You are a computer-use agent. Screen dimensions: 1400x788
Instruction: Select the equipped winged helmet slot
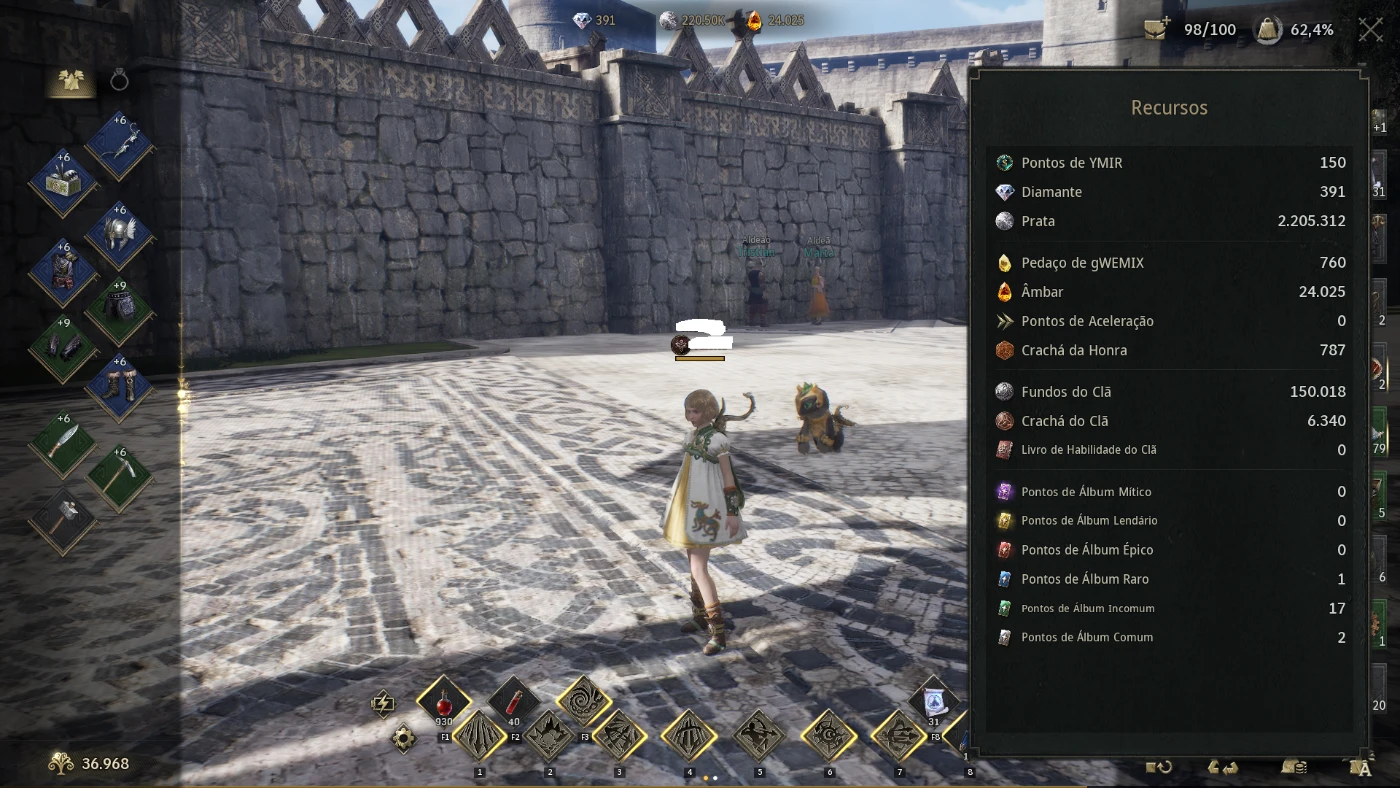click(119, 237)
